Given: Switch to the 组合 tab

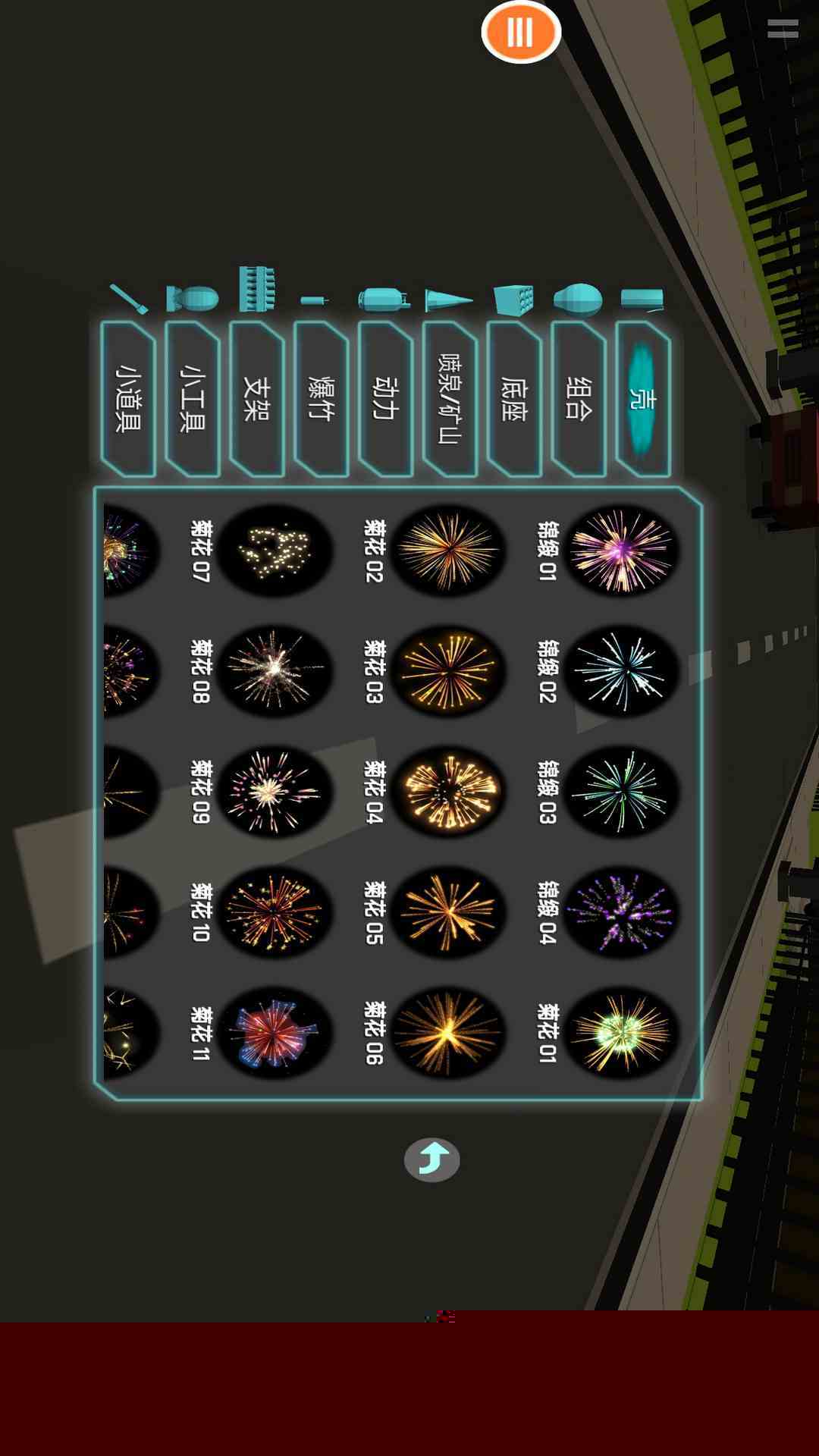Looking at the screenshot, I should point(579,399).
